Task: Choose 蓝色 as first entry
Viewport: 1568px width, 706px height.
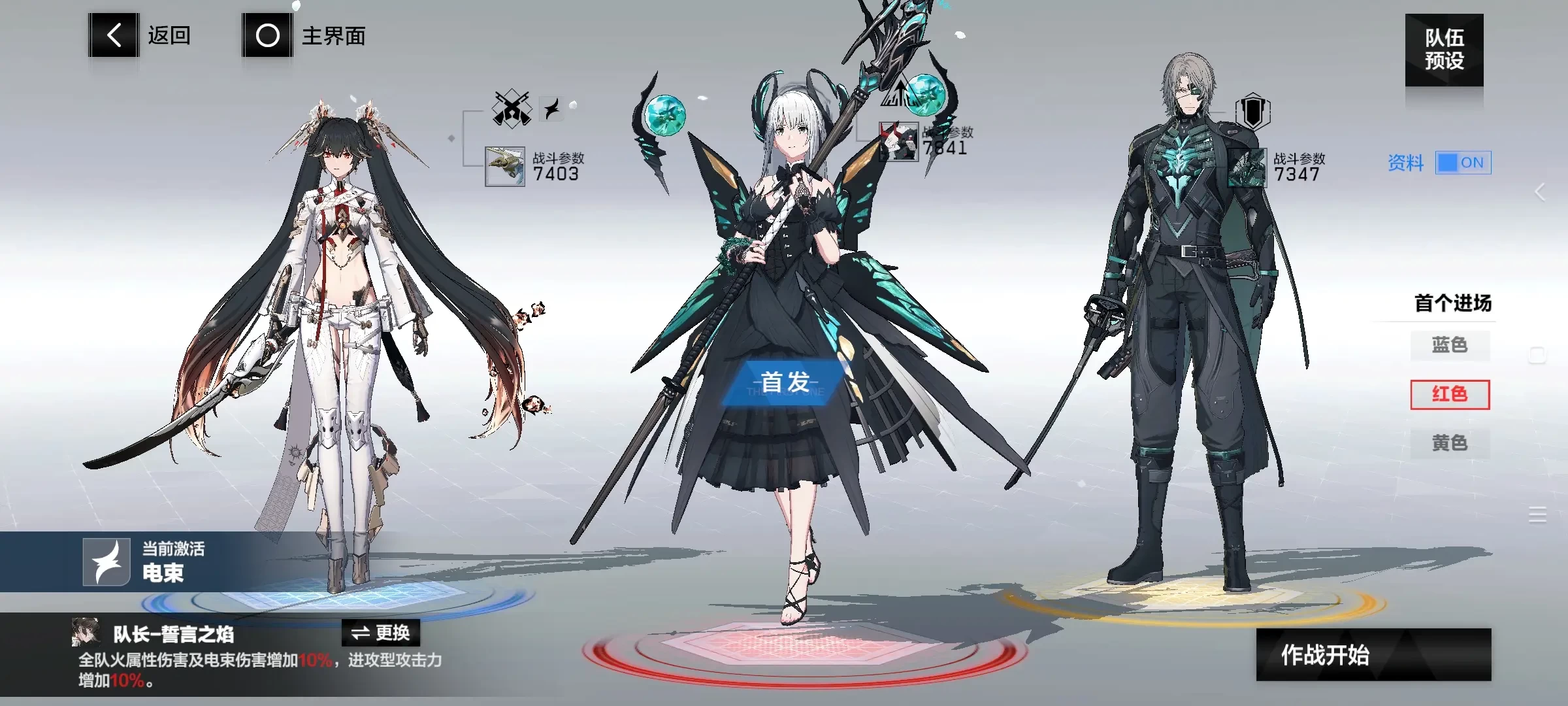Action: tap(1450, 345)
